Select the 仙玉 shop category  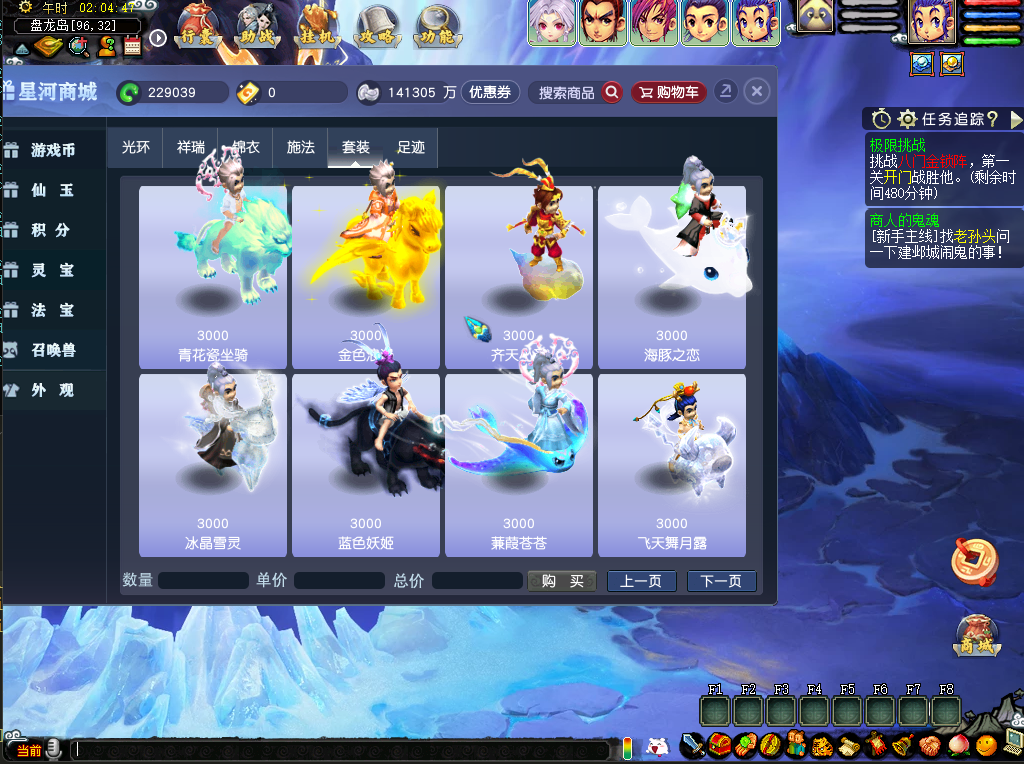53,190
